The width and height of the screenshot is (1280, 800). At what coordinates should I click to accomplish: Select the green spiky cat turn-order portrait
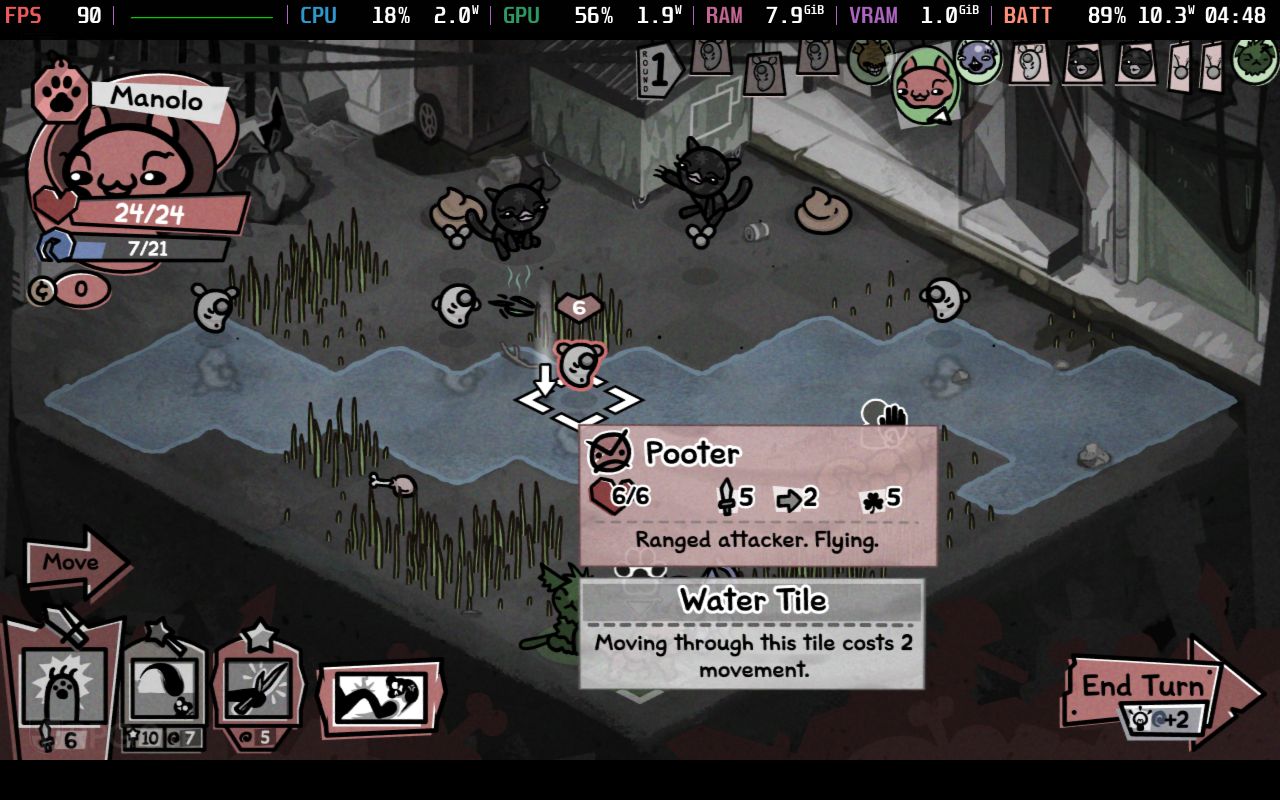pyautogui.click(x=1255, y=58)
